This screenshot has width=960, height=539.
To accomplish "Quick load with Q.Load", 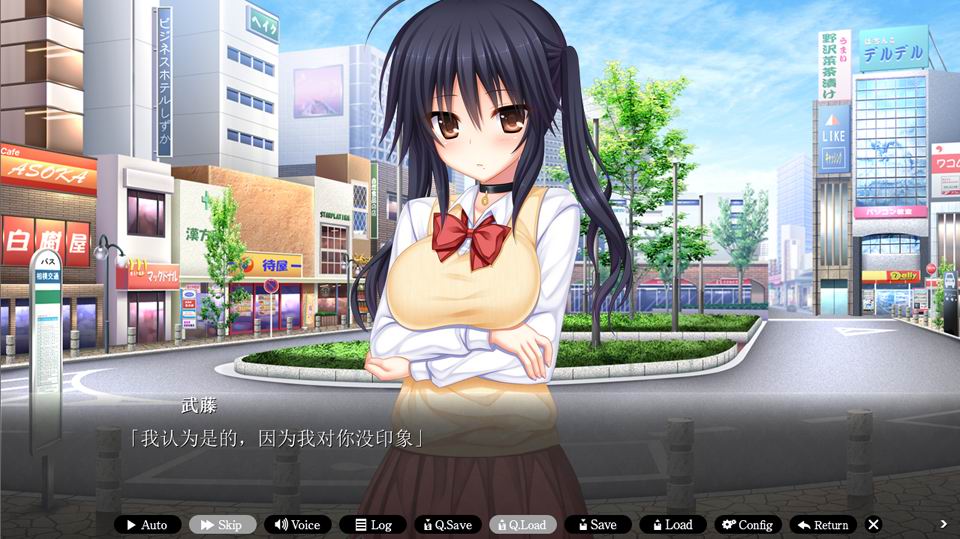I will coord(522,524).
